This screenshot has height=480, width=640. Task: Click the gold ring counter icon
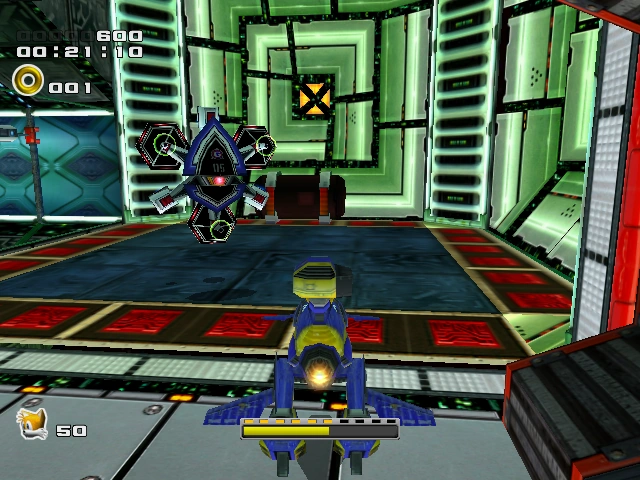point(28,79)
